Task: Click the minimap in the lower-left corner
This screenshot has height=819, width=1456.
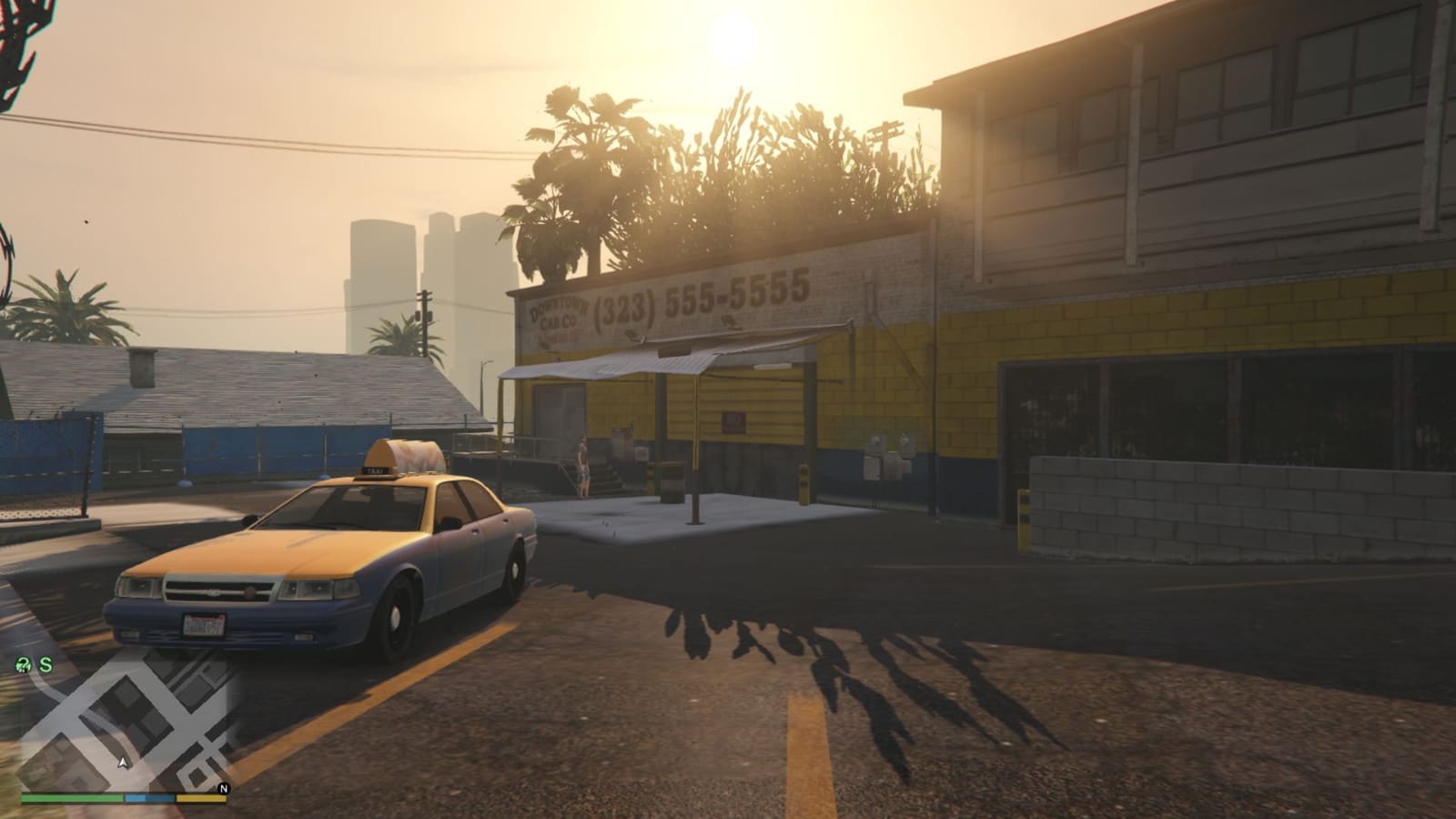Action: coord(118,728)
